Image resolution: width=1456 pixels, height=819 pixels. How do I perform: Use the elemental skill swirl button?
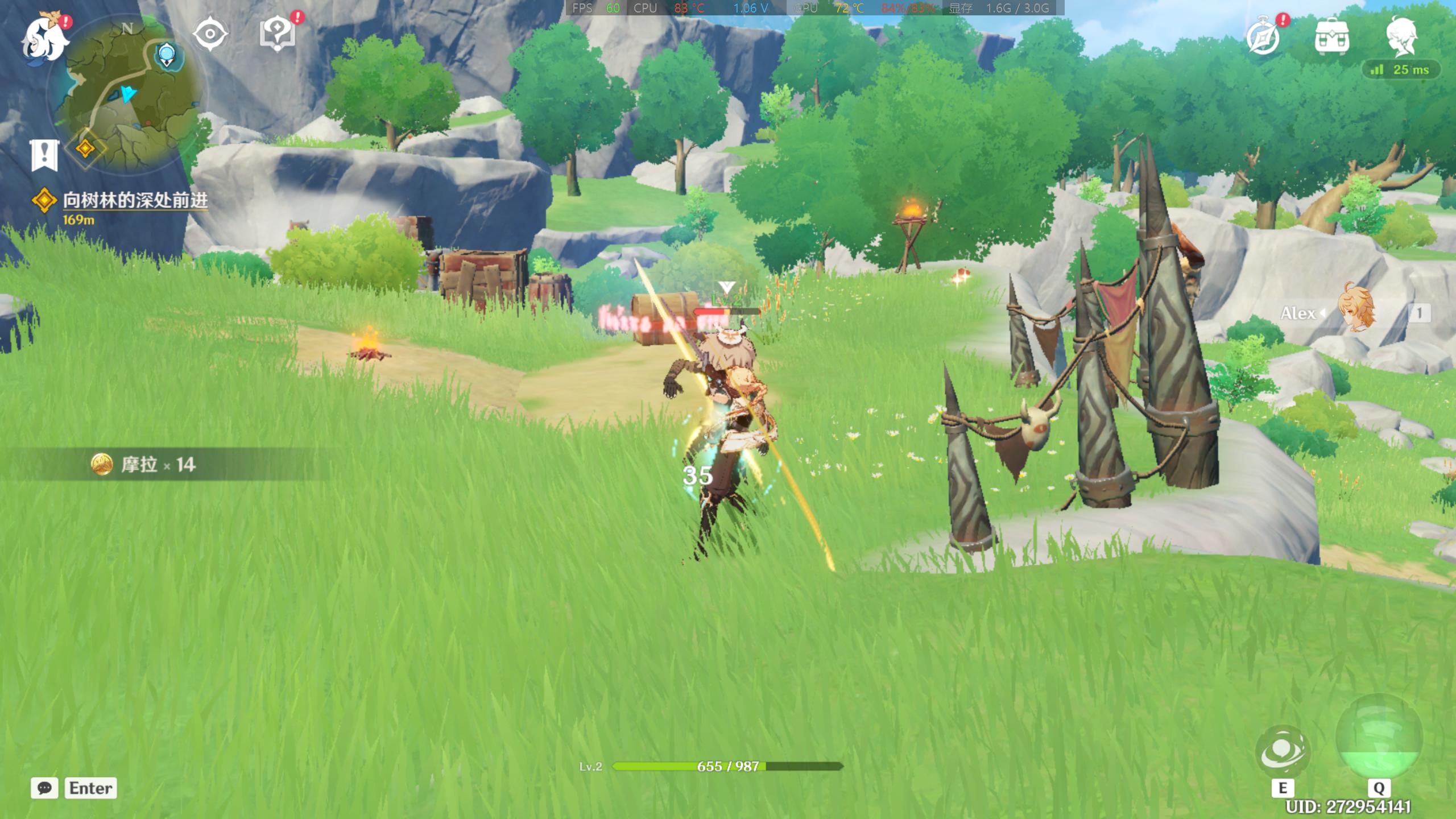[1283, 752]
